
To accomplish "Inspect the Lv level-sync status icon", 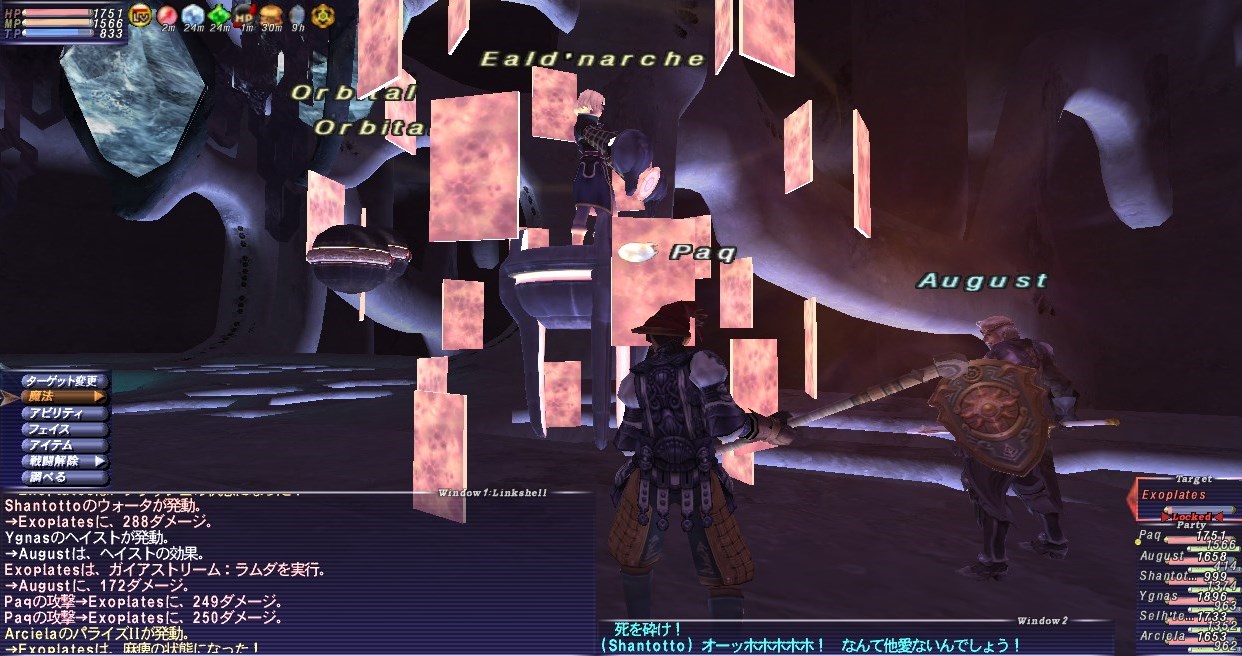I will coord(141,14).
